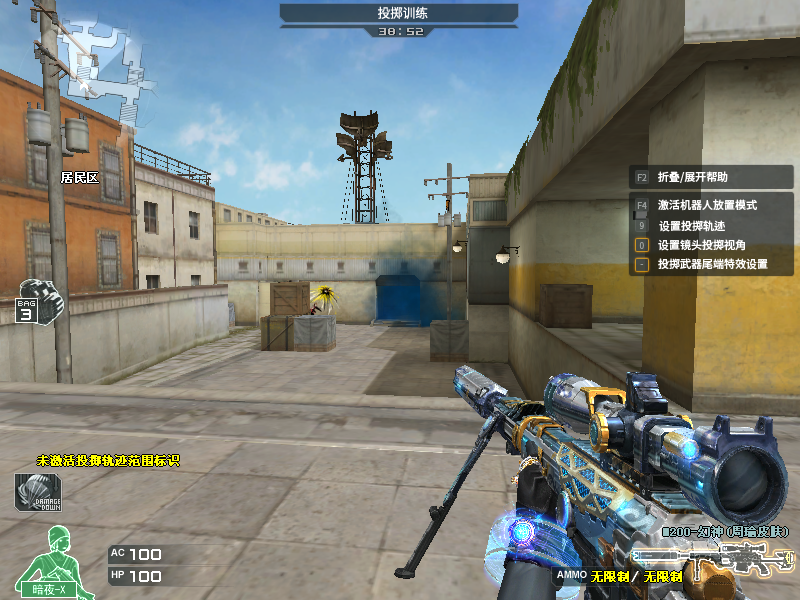Click the radar minimap
This screenshot has height=600, width=800.
tap(98, 66)
